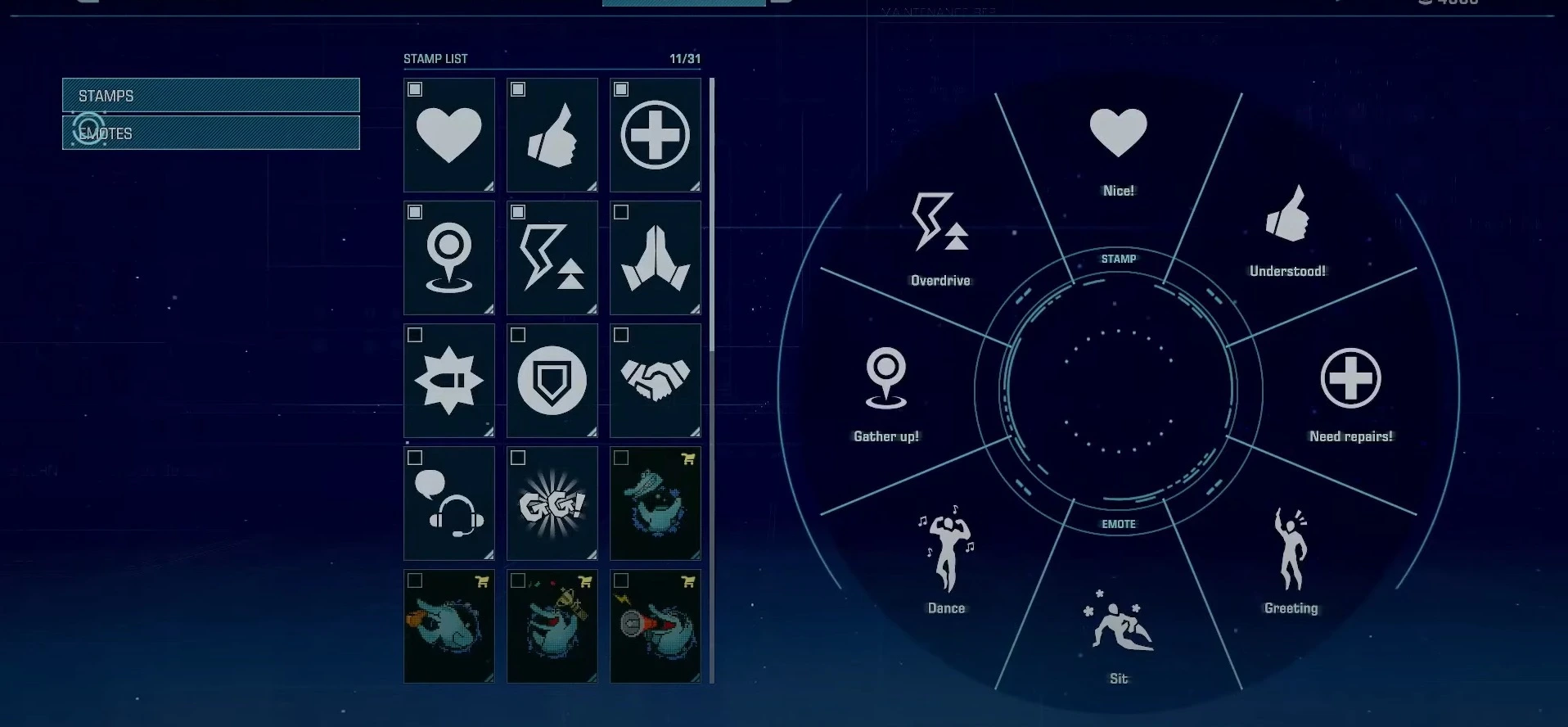Open the STAMPS tab
Viewport: 1568px width, 727px height.
[210, 95]
